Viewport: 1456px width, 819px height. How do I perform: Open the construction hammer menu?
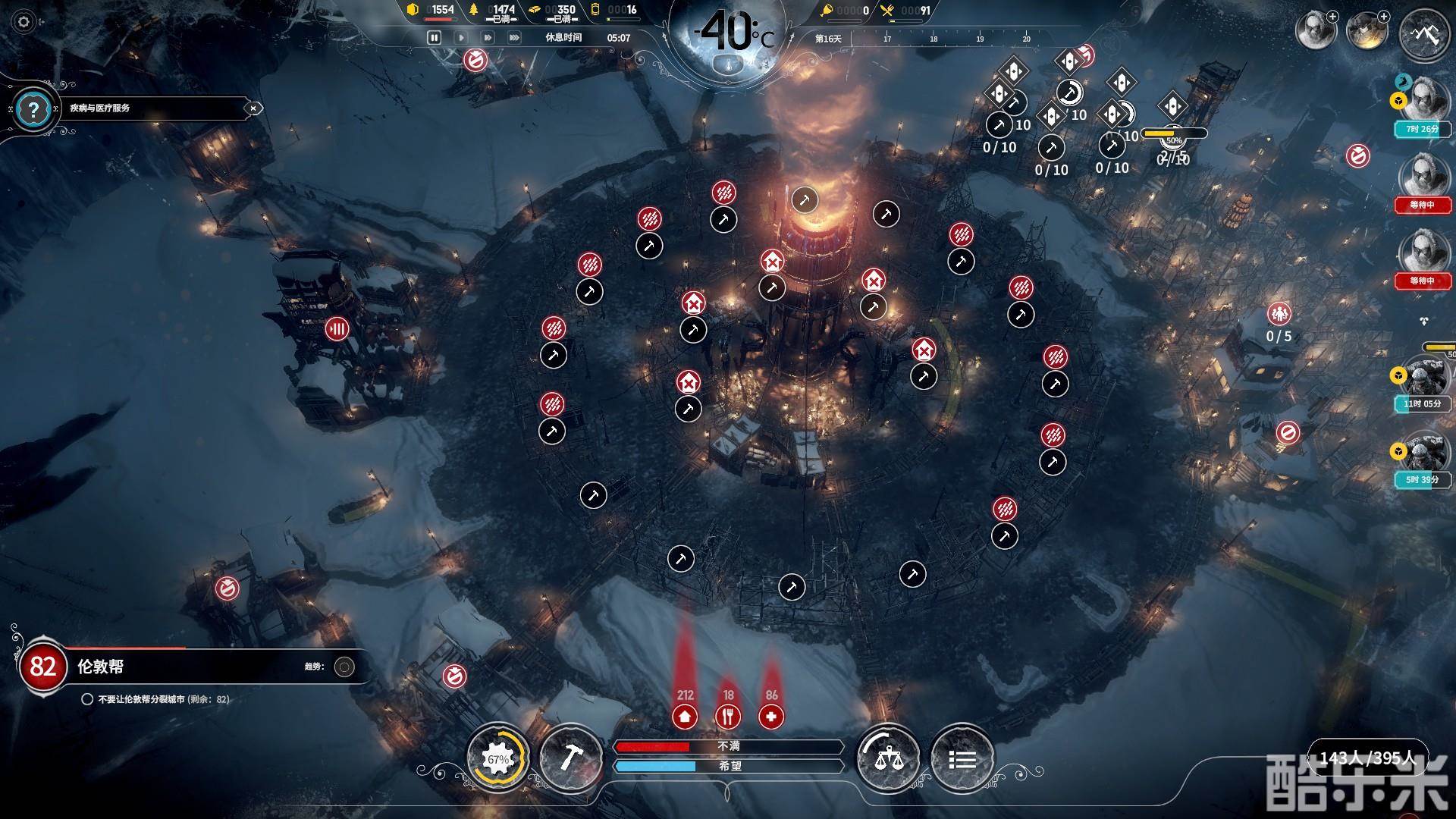pyautogui.click(x=570, y=759)
